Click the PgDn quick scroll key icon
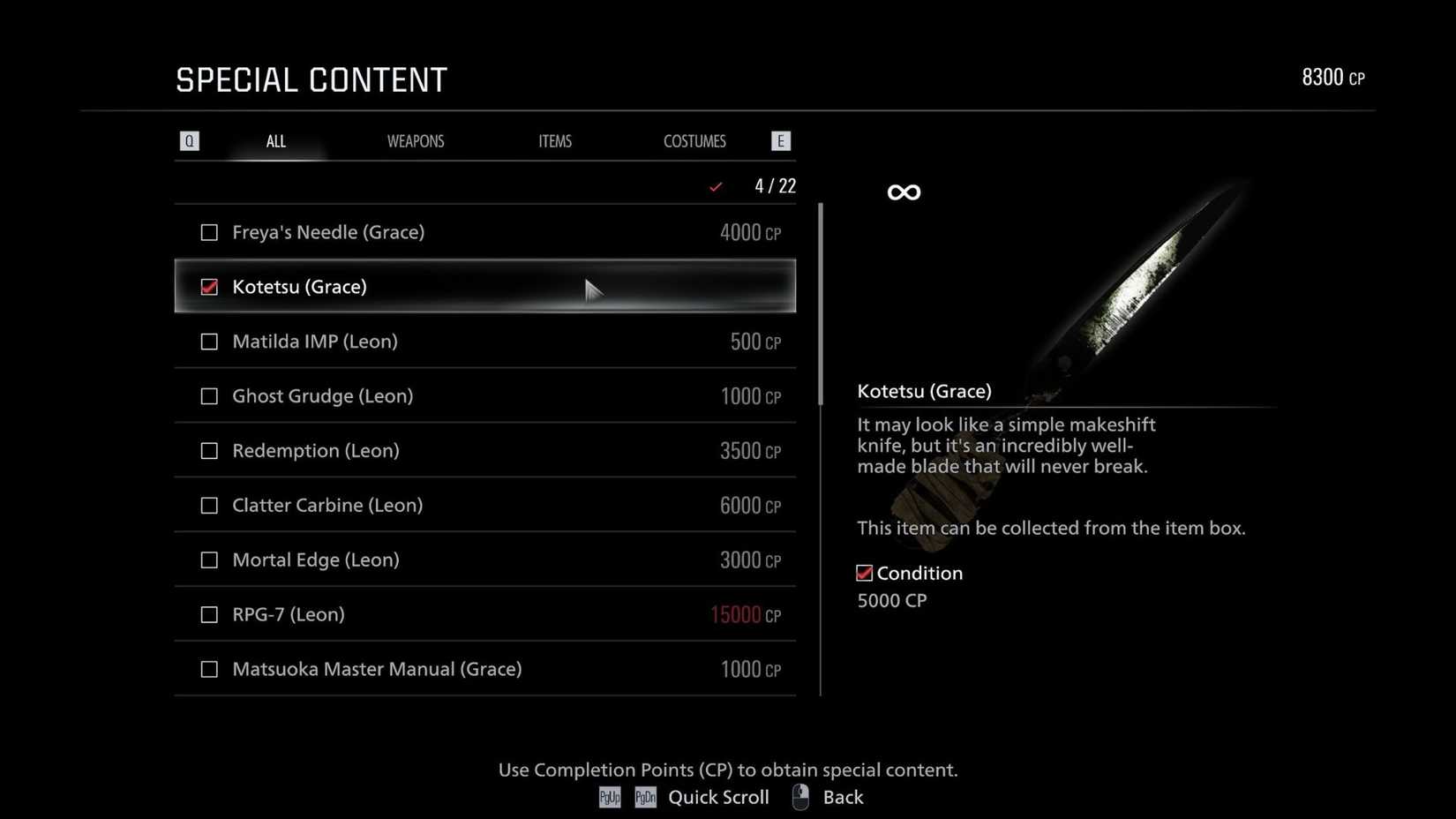This screenshot has width=1456, height=819. click(x=645, y=797)
